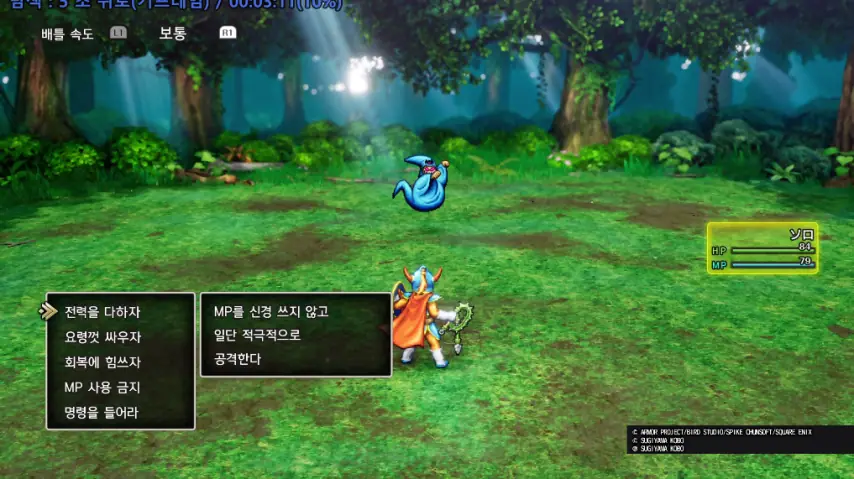This screenshot has height=479, width=854.
Task: Select the ソロ party status panel
Action: [x=763, y=248]
